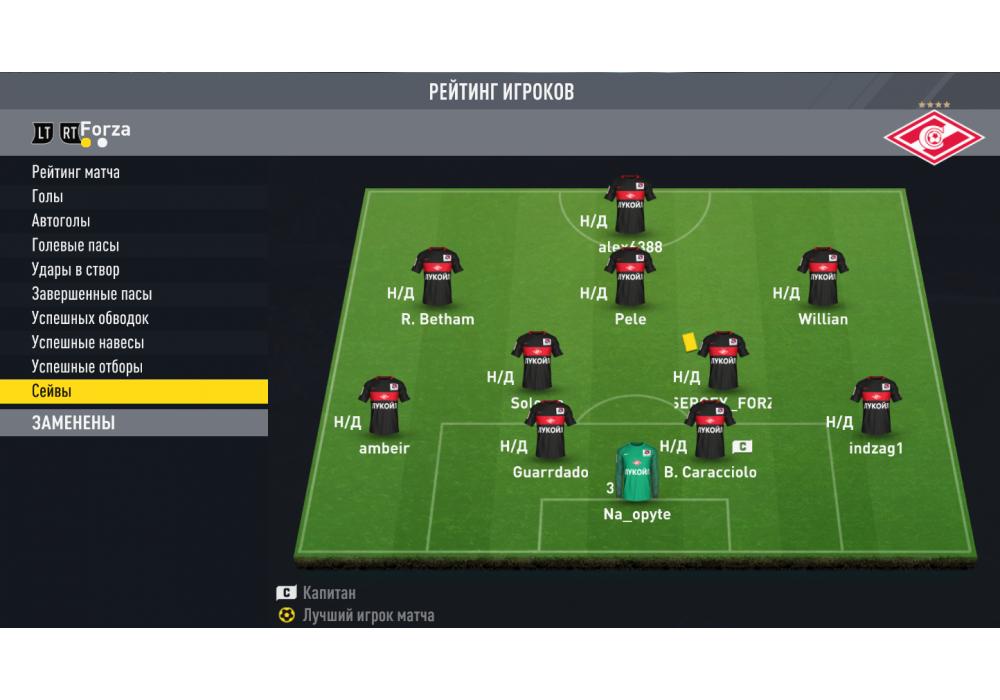The width and height of the screenshot is (1000, 700).
Task: Pick midfielder Pele's shirt
Action: (630, 278)
